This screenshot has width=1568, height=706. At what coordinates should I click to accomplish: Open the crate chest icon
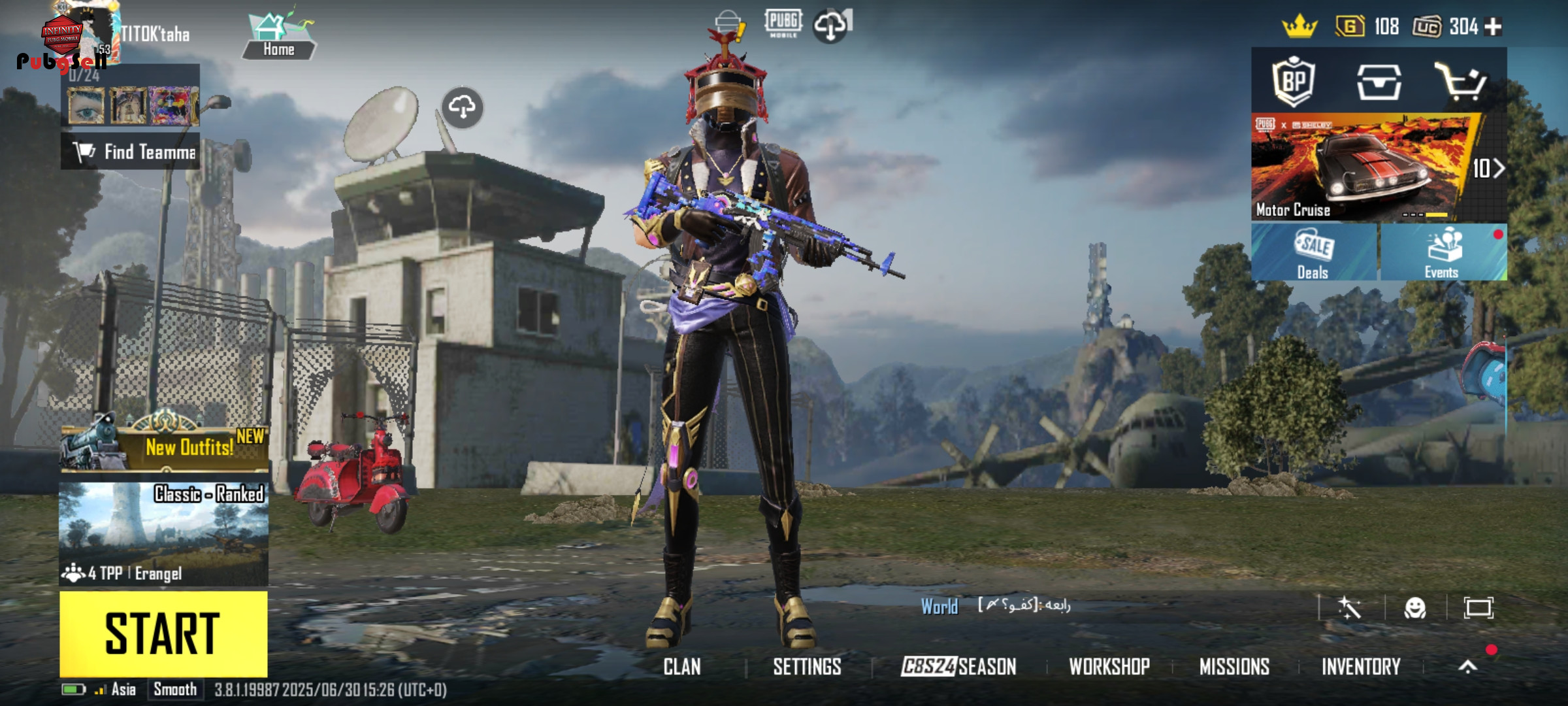point(1379,82)
